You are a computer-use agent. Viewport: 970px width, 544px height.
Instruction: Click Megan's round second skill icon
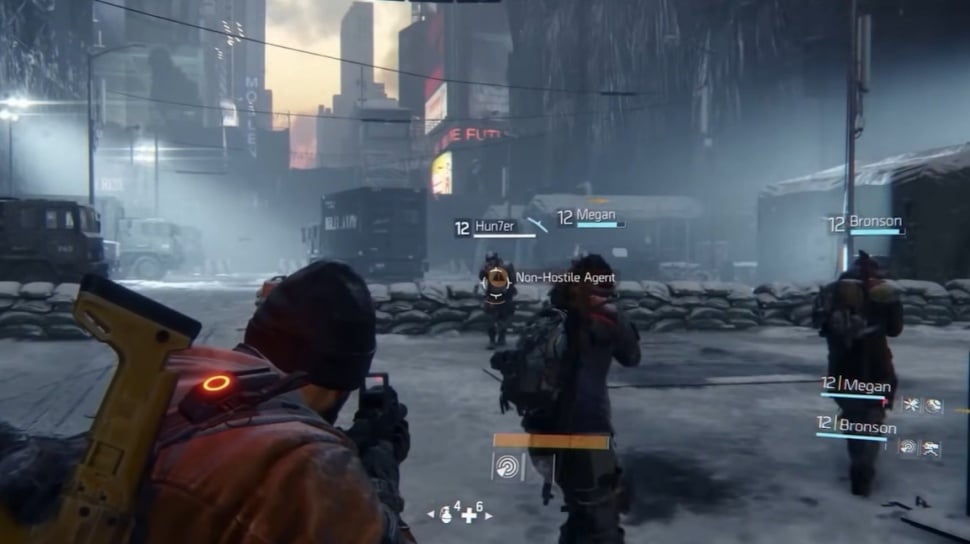tap(933, 405)
